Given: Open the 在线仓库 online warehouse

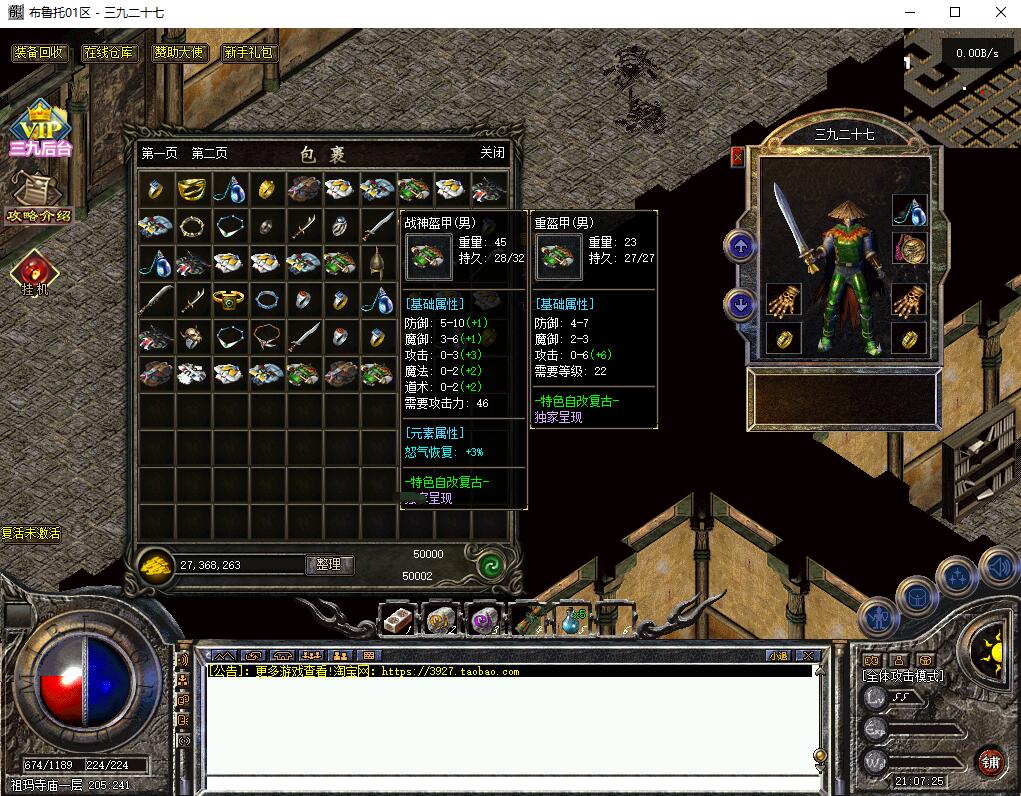Looking at the screenshot, I should (x=109, y=53).
